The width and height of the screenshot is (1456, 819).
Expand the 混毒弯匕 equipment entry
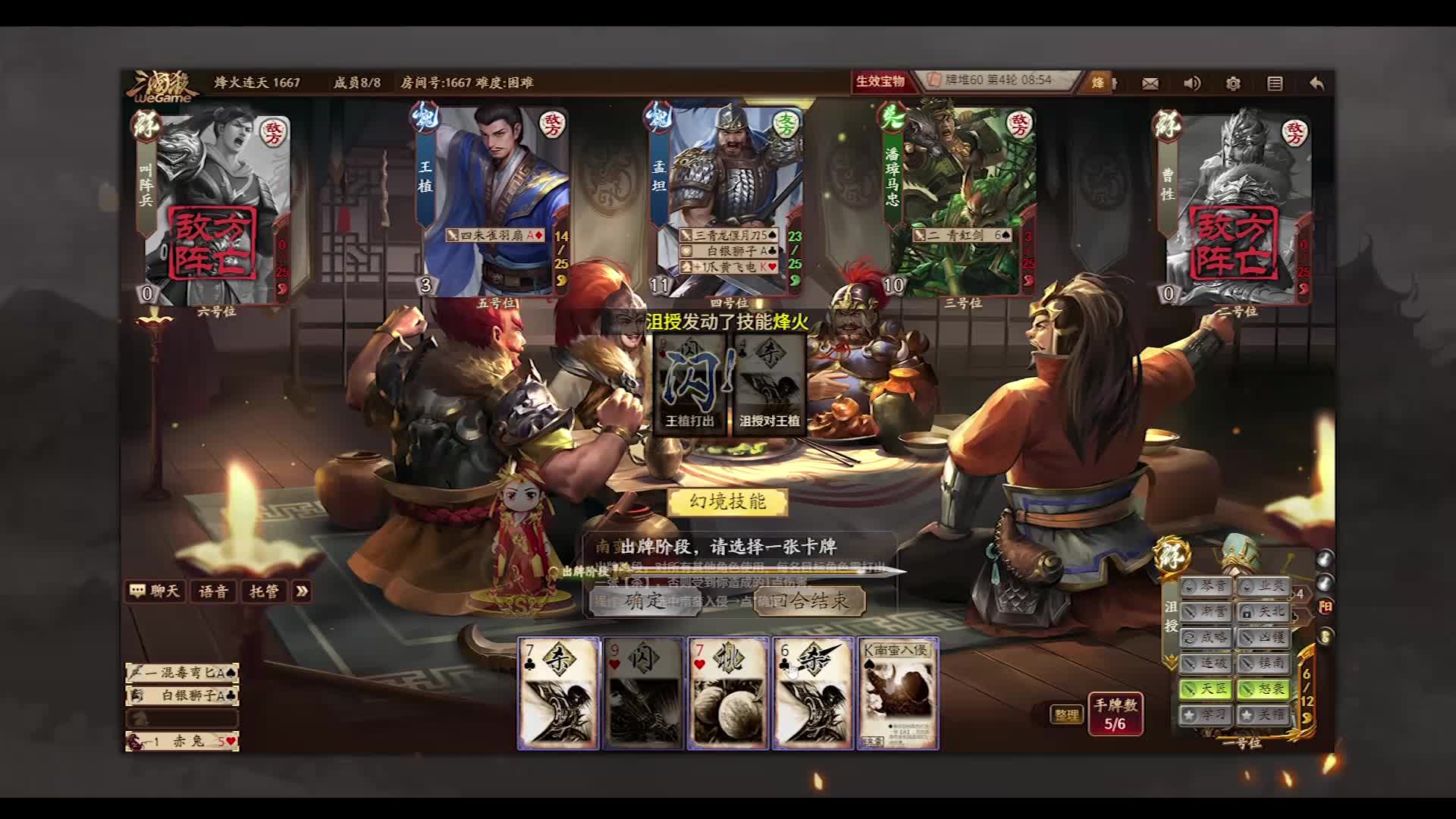tap(182, 672)
